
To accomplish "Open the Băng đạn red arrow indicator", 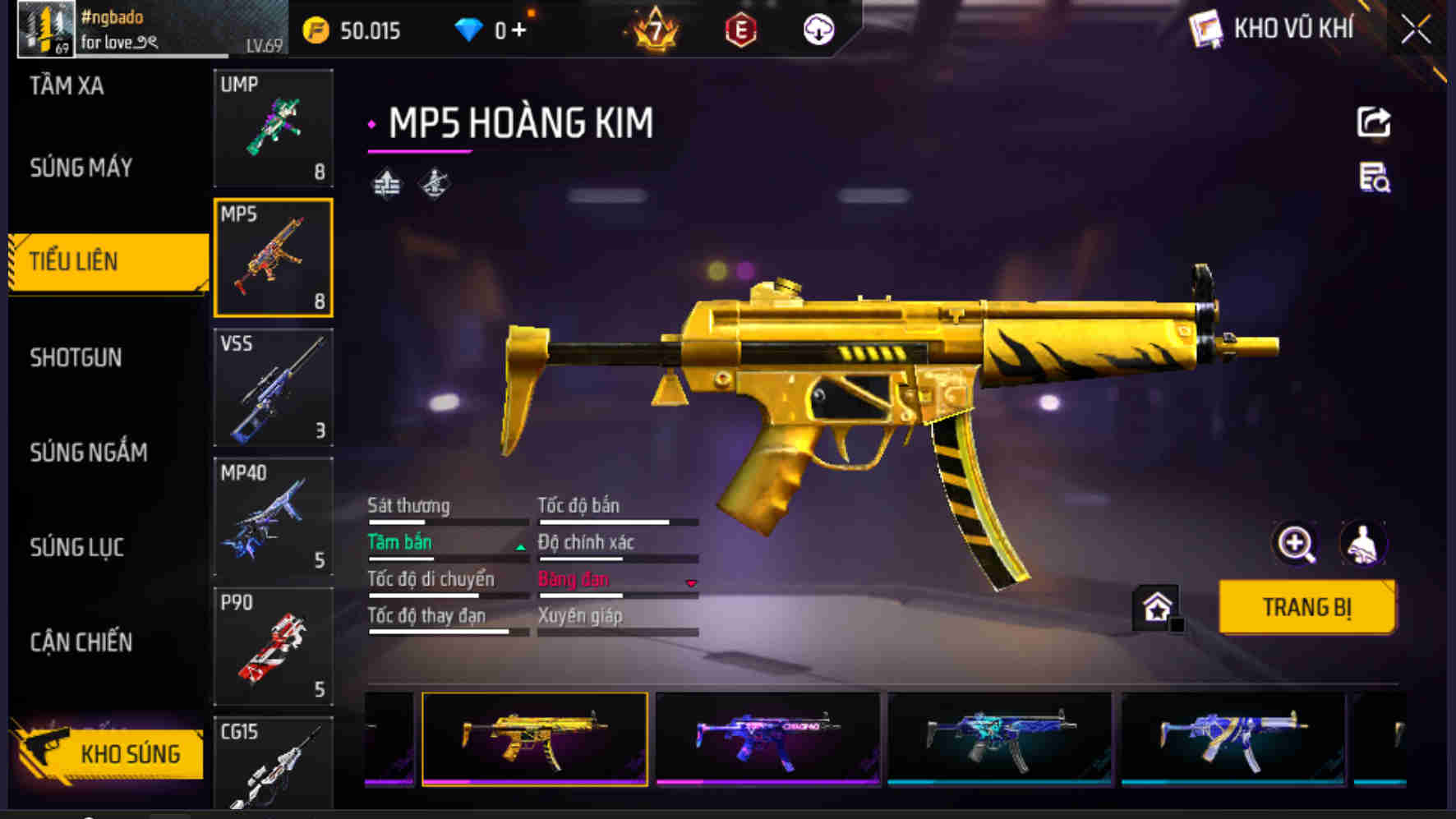I will (690, 582).
